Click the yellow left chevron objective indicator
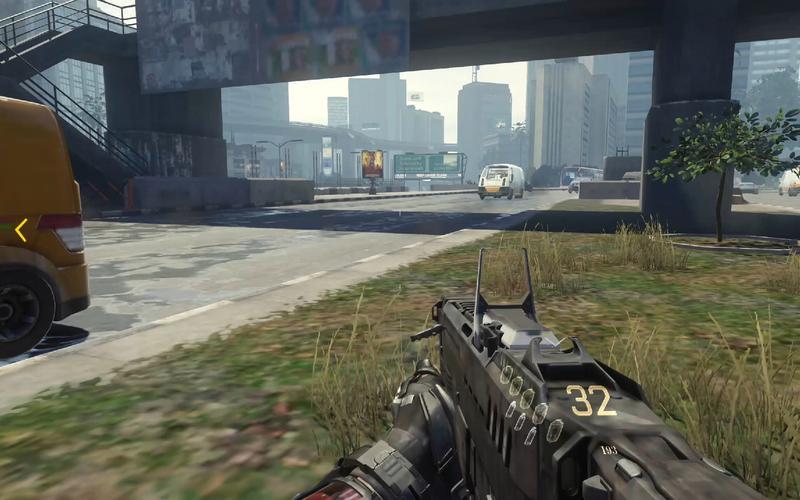This screenshot has height=500, width=800. (x=20, y=231)
